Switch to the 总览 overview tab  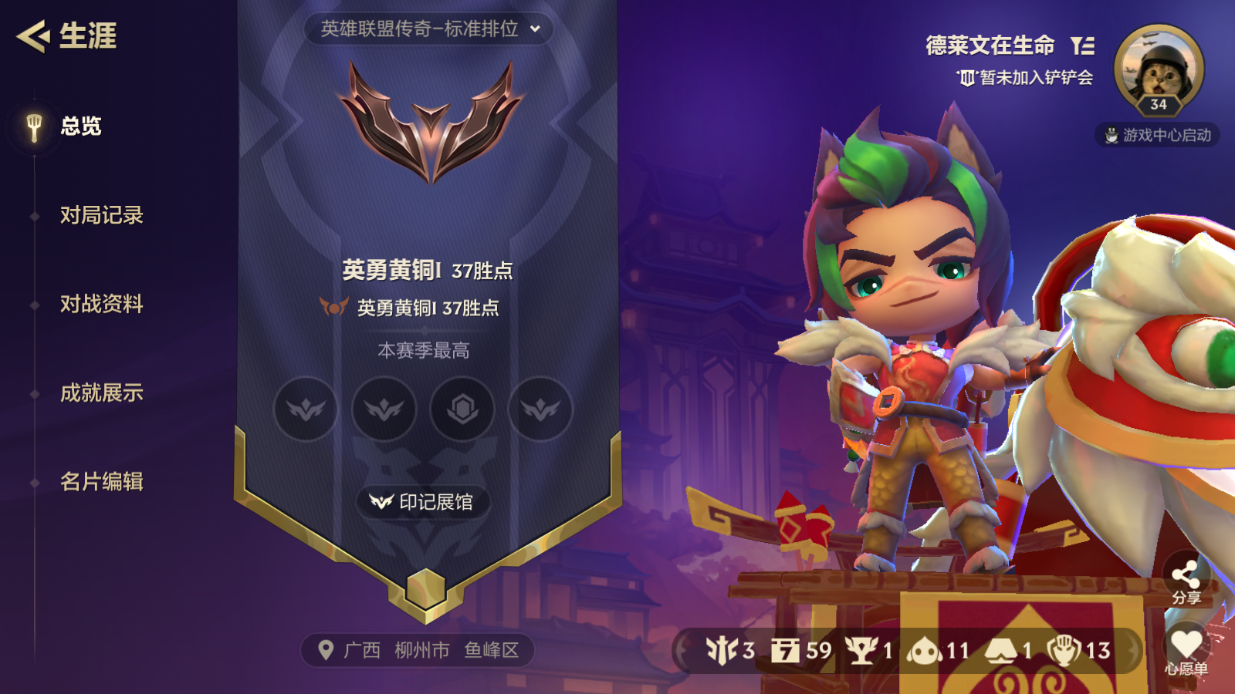[x=80, y=127]
